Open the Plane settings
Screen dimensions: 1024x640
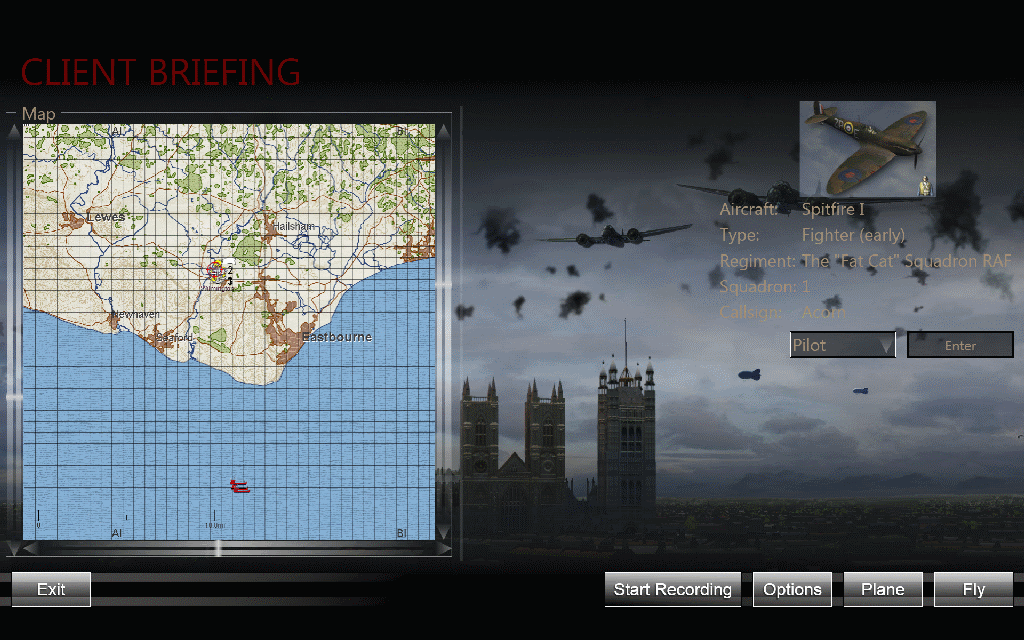coord(883,589)
